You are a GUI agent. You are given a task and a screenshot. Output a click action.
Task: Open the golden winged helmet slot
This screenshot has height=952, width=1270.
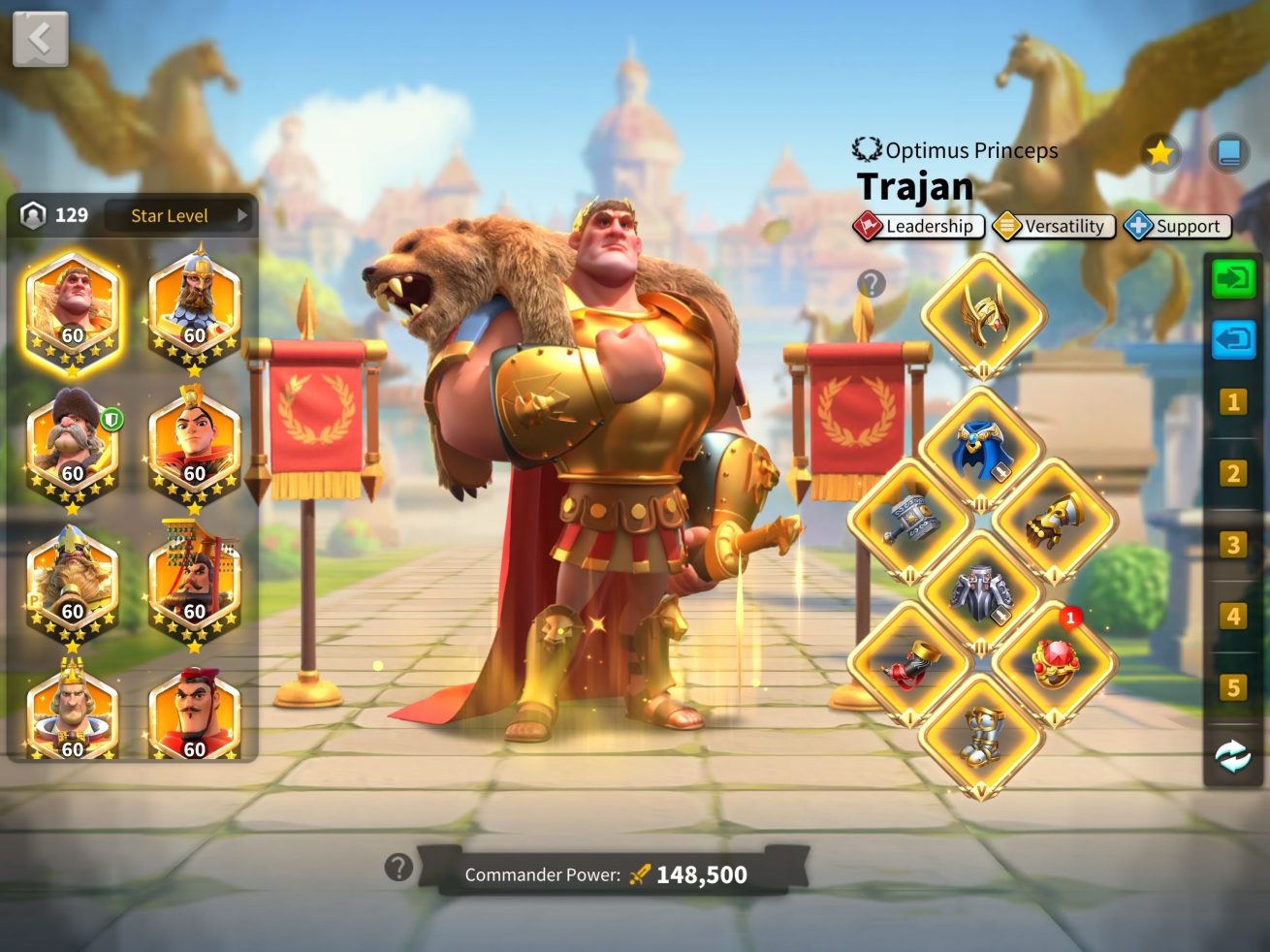coord(982,315)
